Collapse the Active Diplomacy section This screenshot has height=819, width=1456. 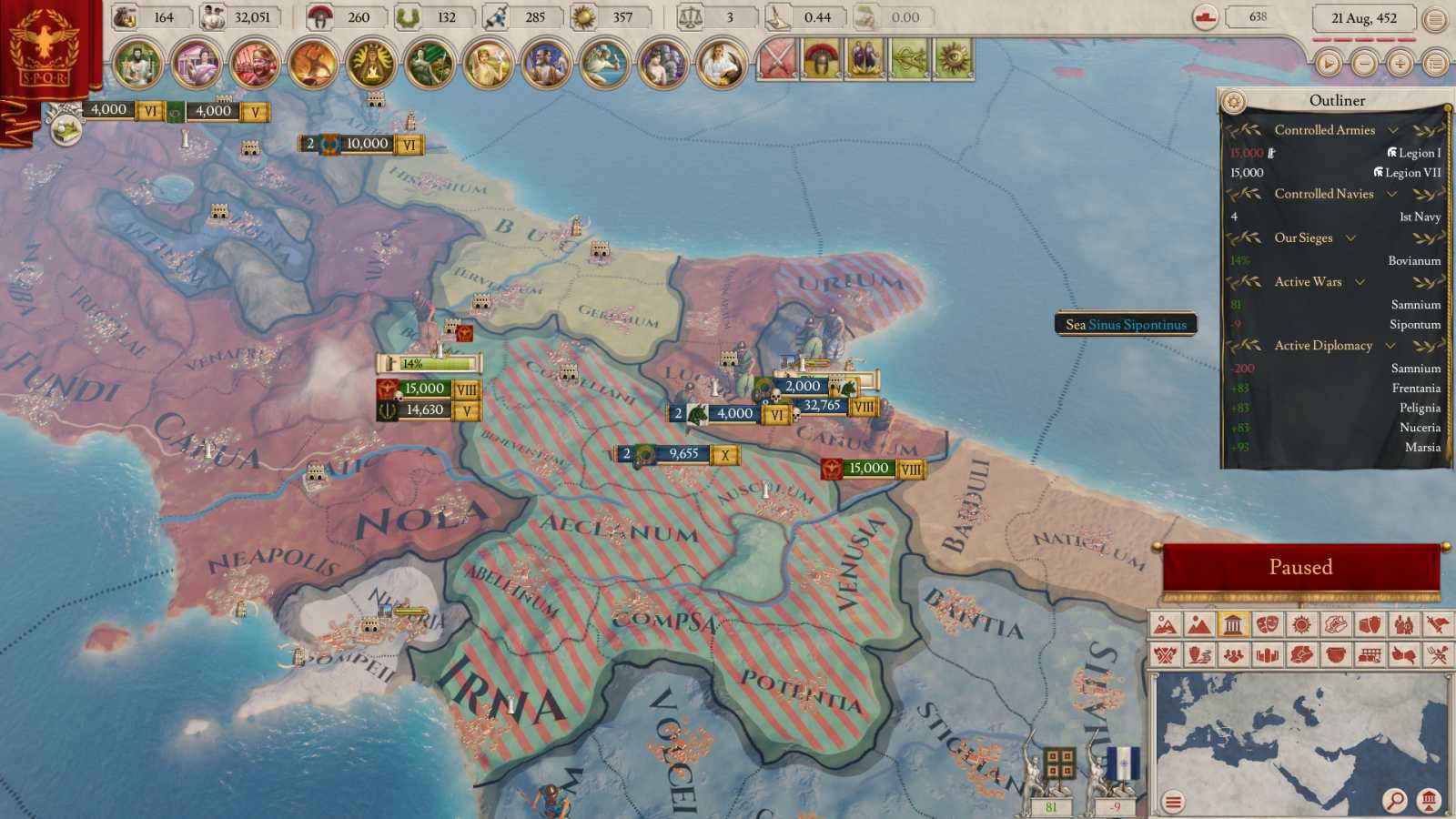pos(1390,346)
